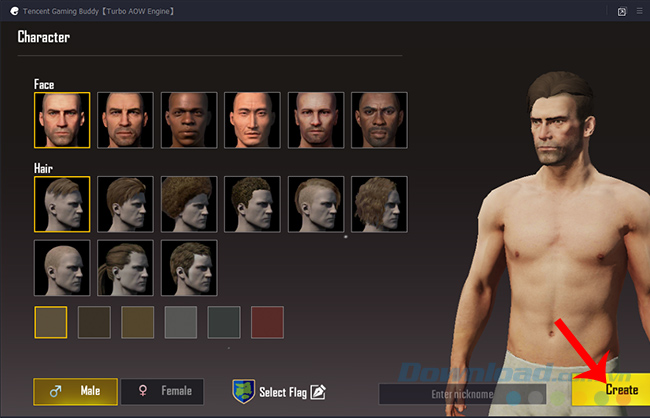Screen dimensions: 650x418
Task: Select the Female gender option
Action: [163, 392]
